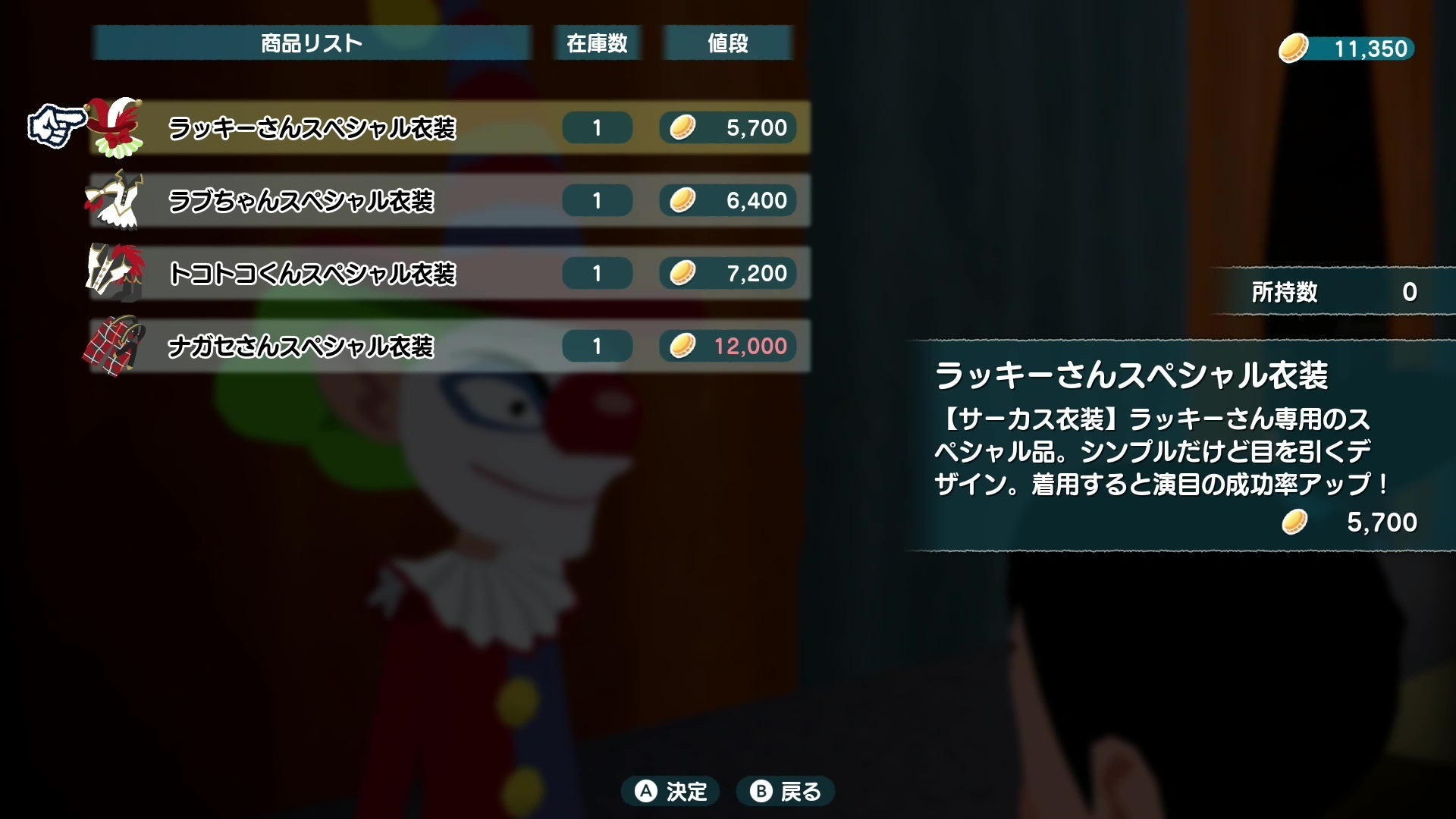Select the ナガセさんスペシャル衣装 row
This screenshot has width=1456, height=819.
pos(303,346)
